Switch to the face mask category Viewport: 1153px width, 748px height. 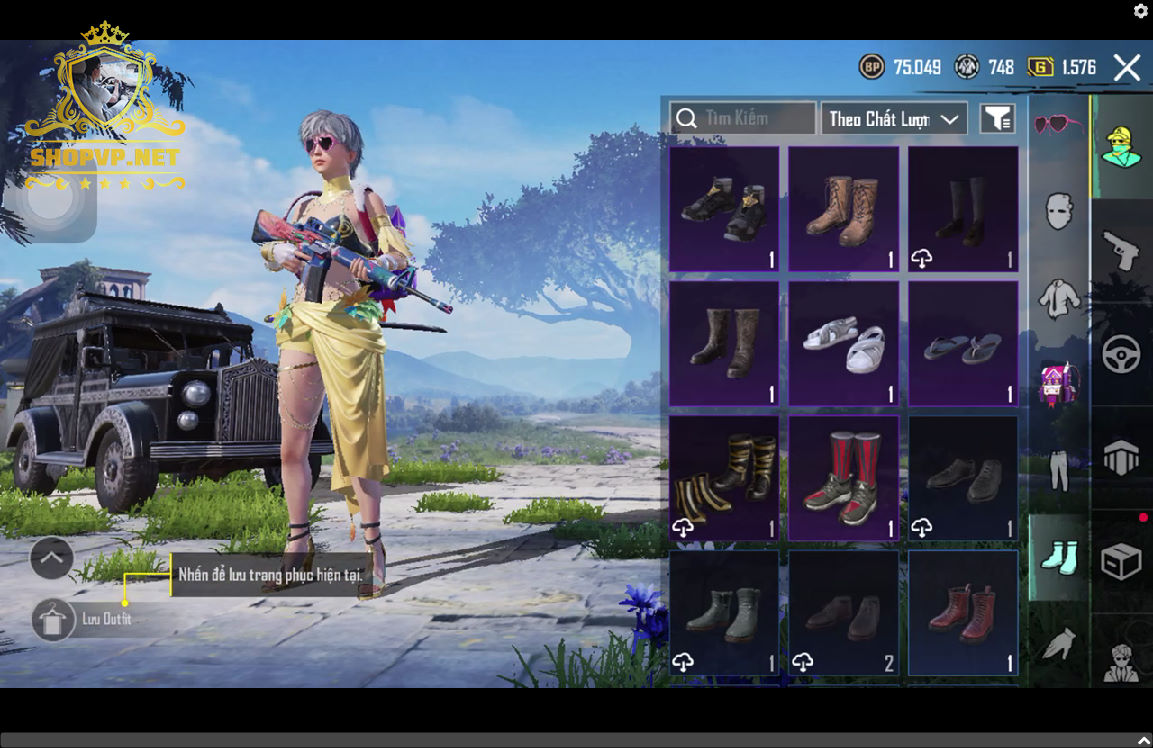[x=1059, y=212]
